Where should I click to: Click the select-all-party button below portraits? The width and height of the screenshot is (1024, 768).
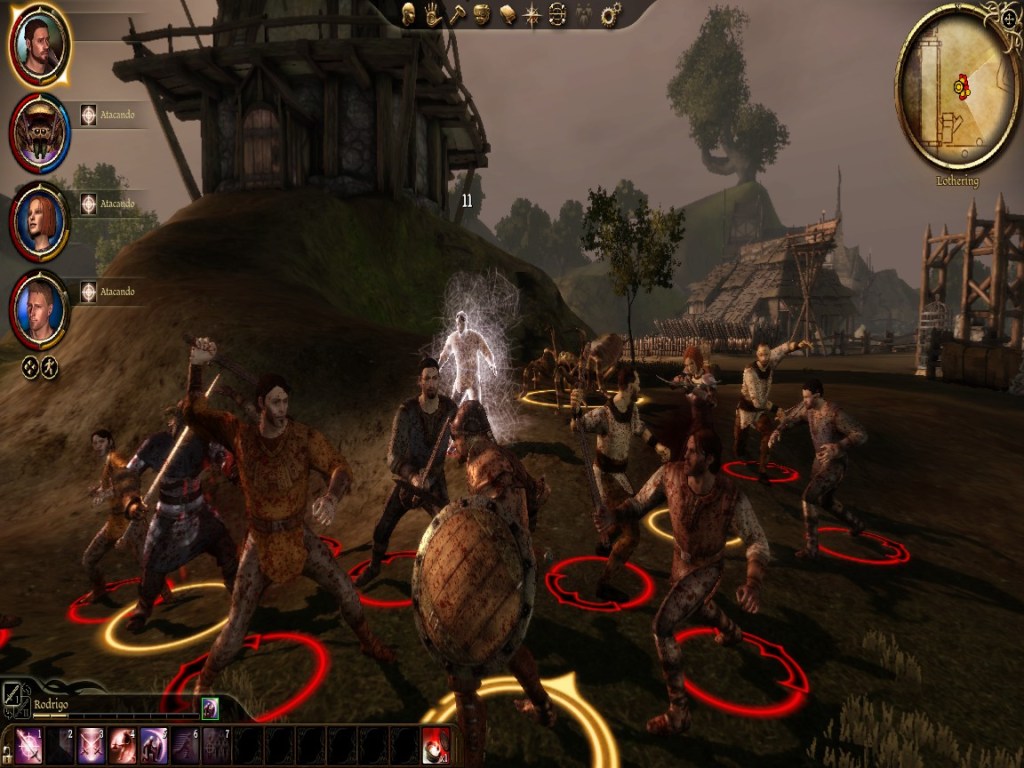click(x=30, y=368)
